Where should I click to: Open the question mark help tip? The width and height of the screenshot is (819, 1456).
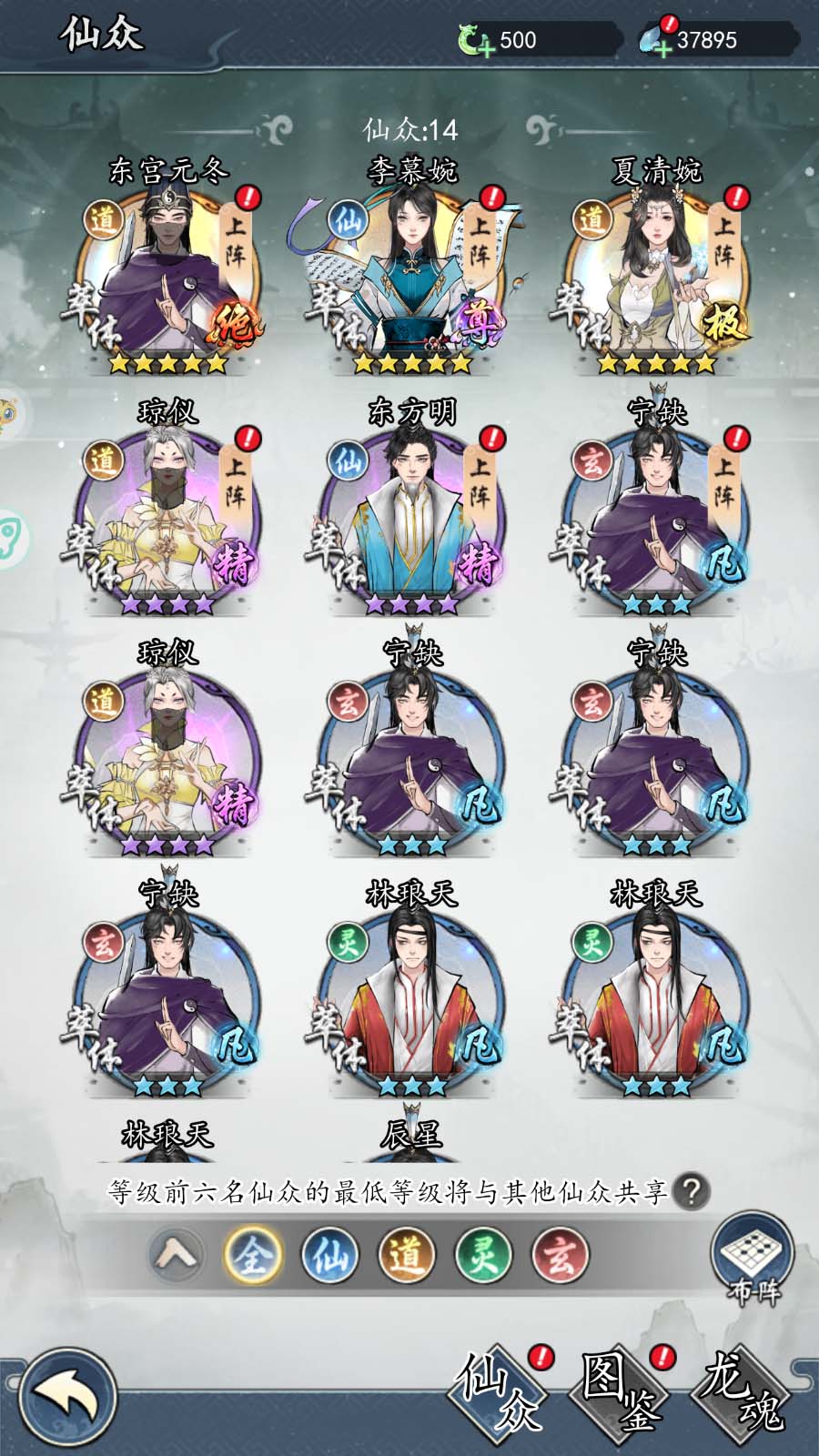click(x=692, y=1191)
